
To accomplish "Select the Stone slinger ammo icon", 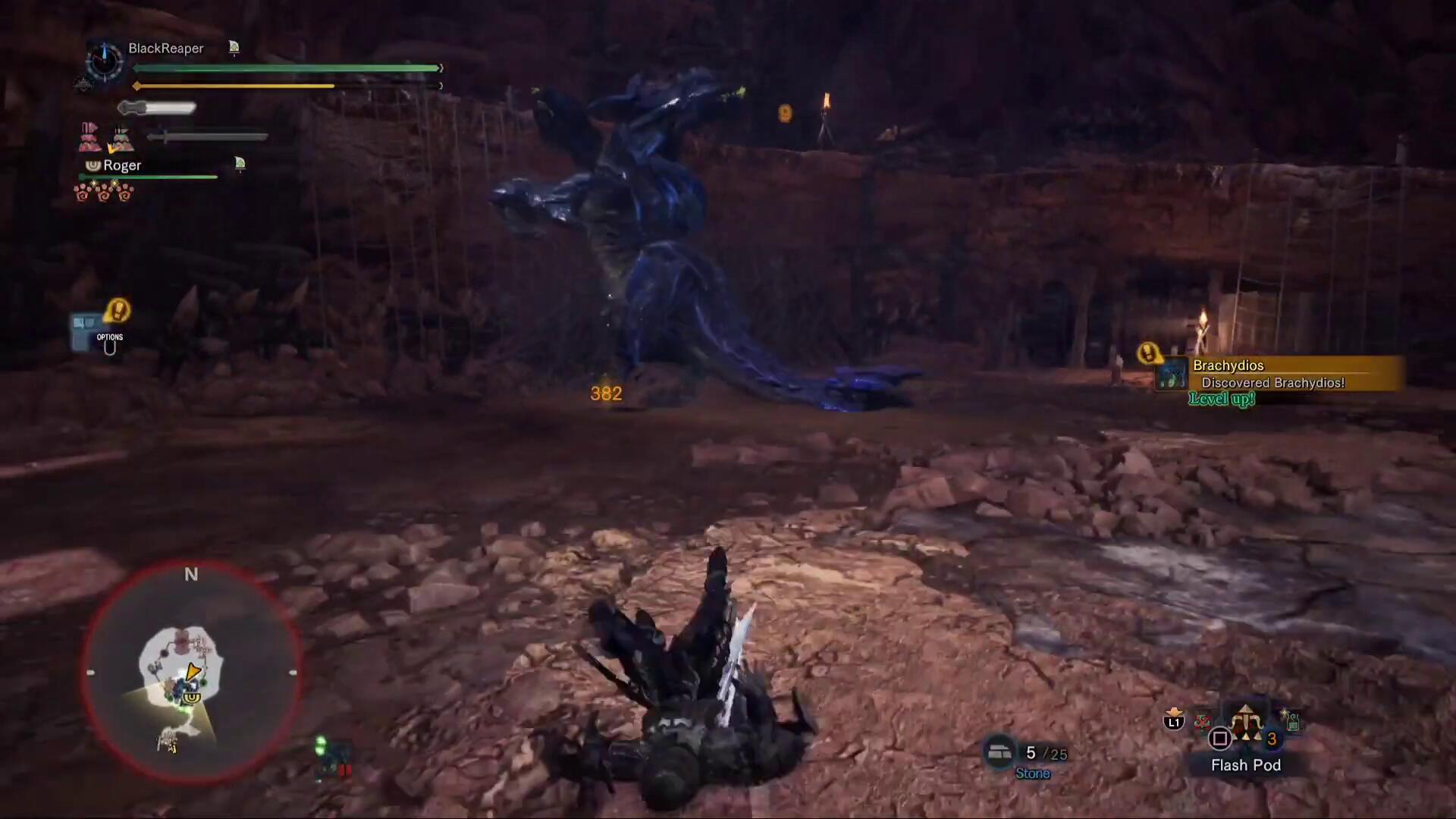I will [999, 752].
